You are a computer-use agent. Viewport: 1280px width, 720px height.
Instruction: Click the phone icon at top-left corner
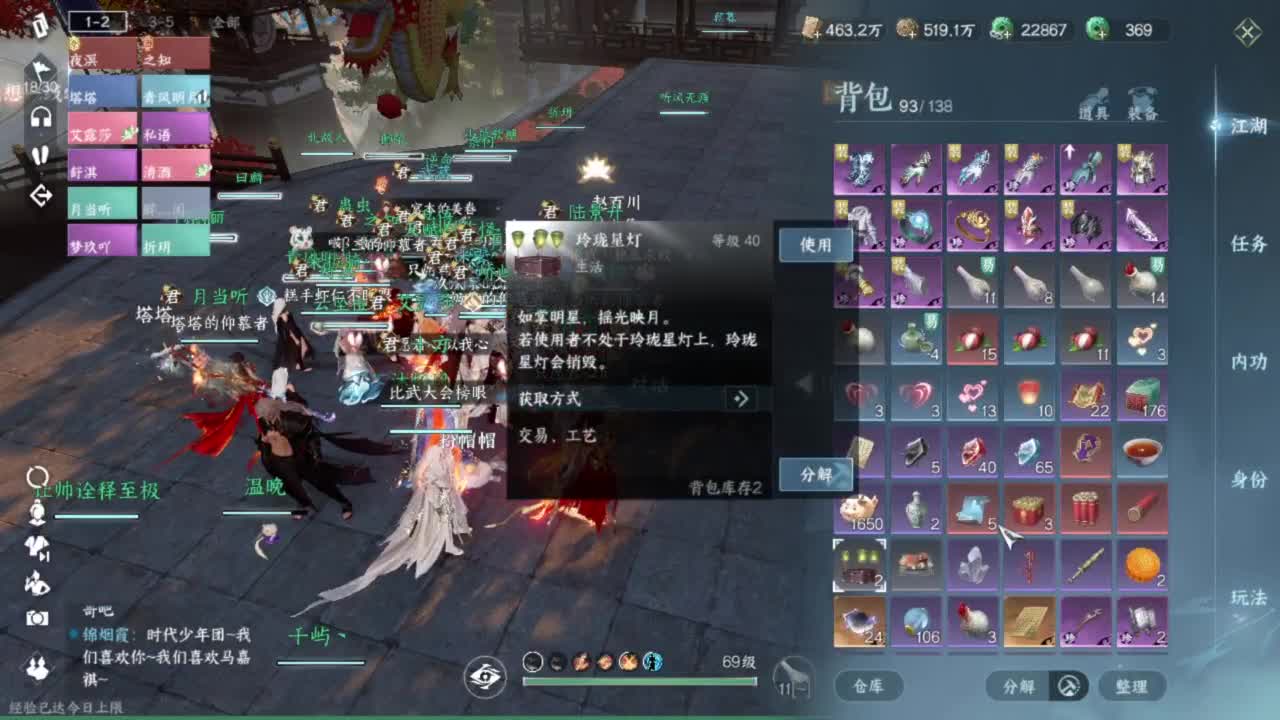point(41,24)
